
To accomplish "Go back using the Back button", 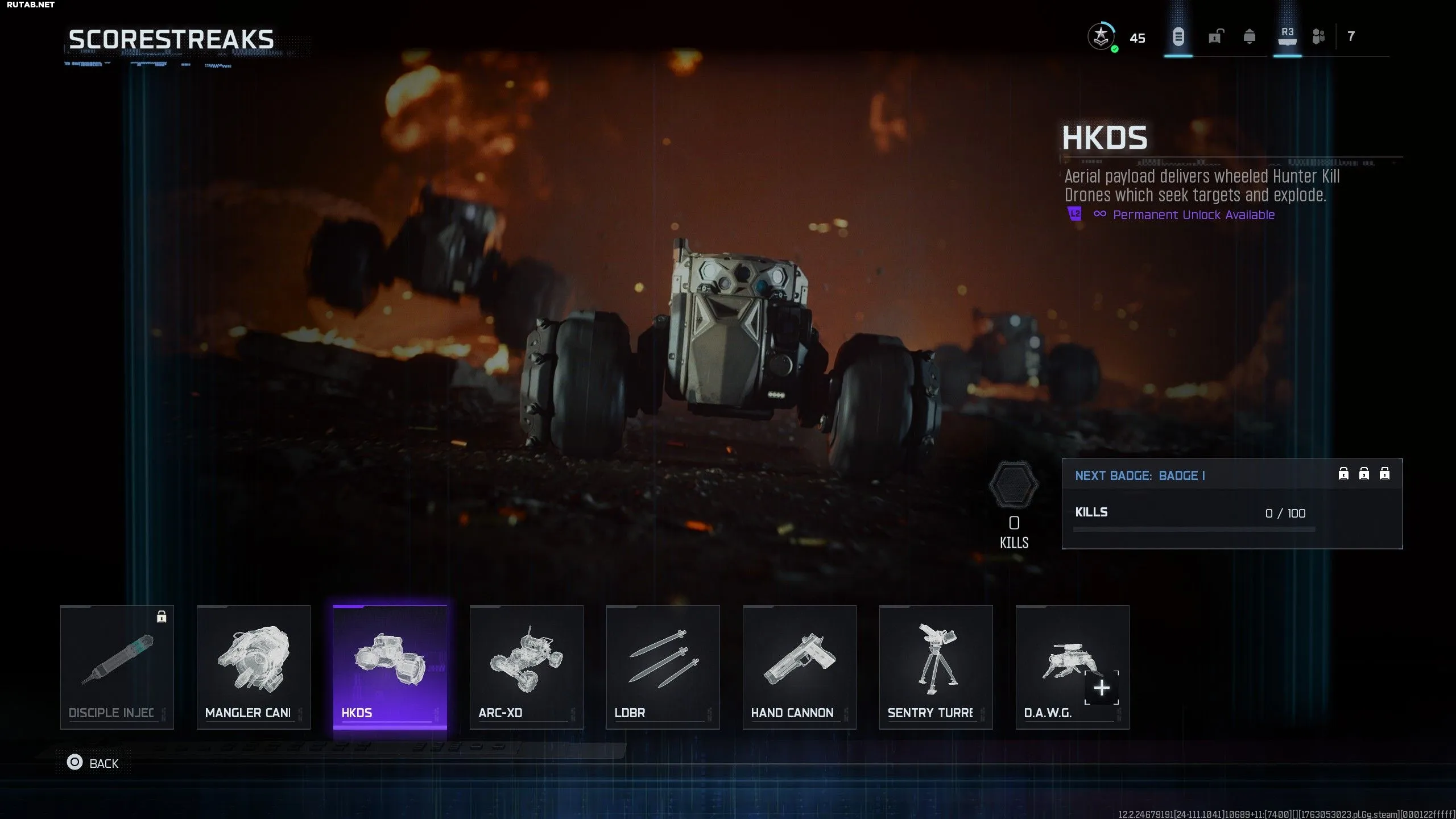I will (x=94, y=763).
